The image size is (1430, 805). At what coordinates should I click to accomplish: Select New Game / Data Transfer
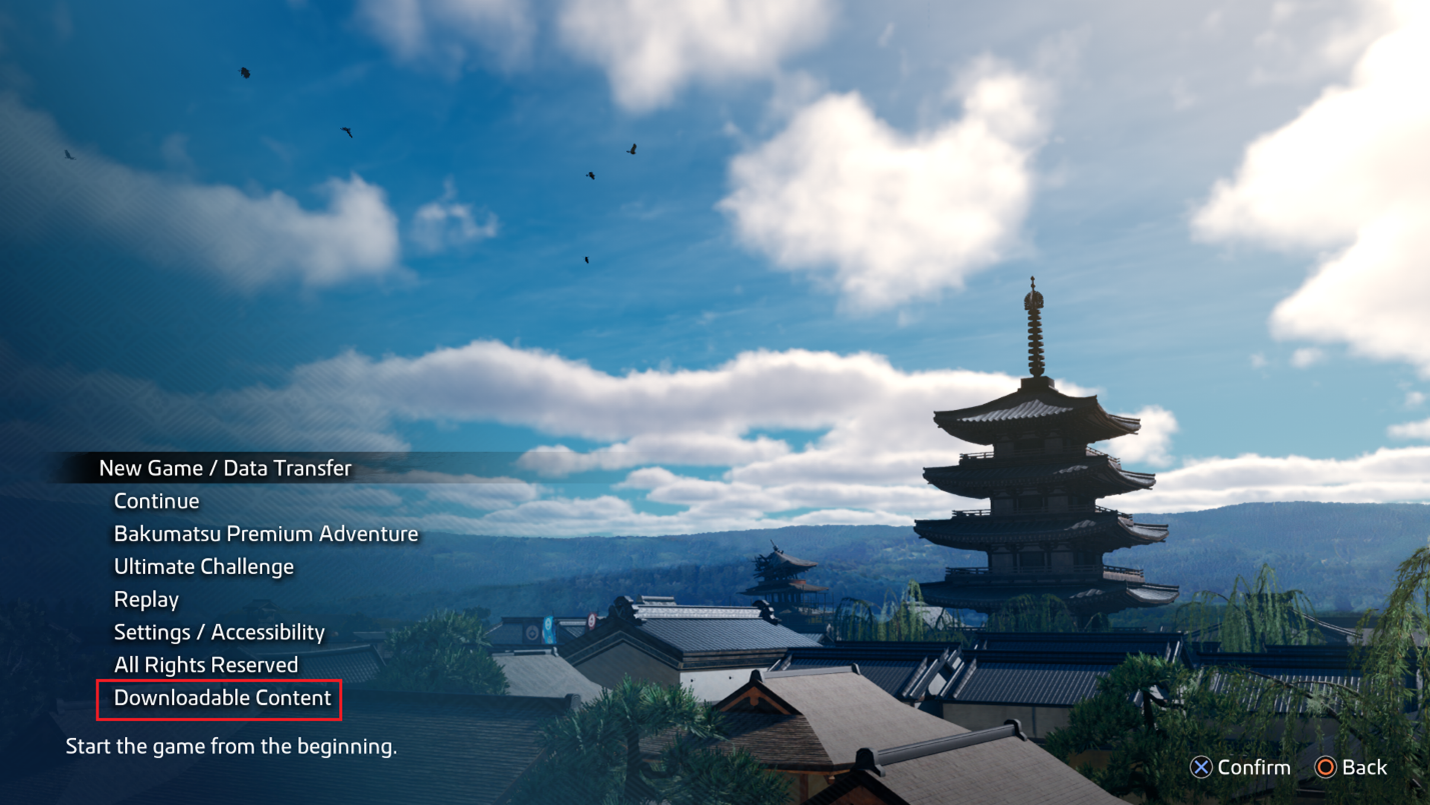tap(225, 468)
